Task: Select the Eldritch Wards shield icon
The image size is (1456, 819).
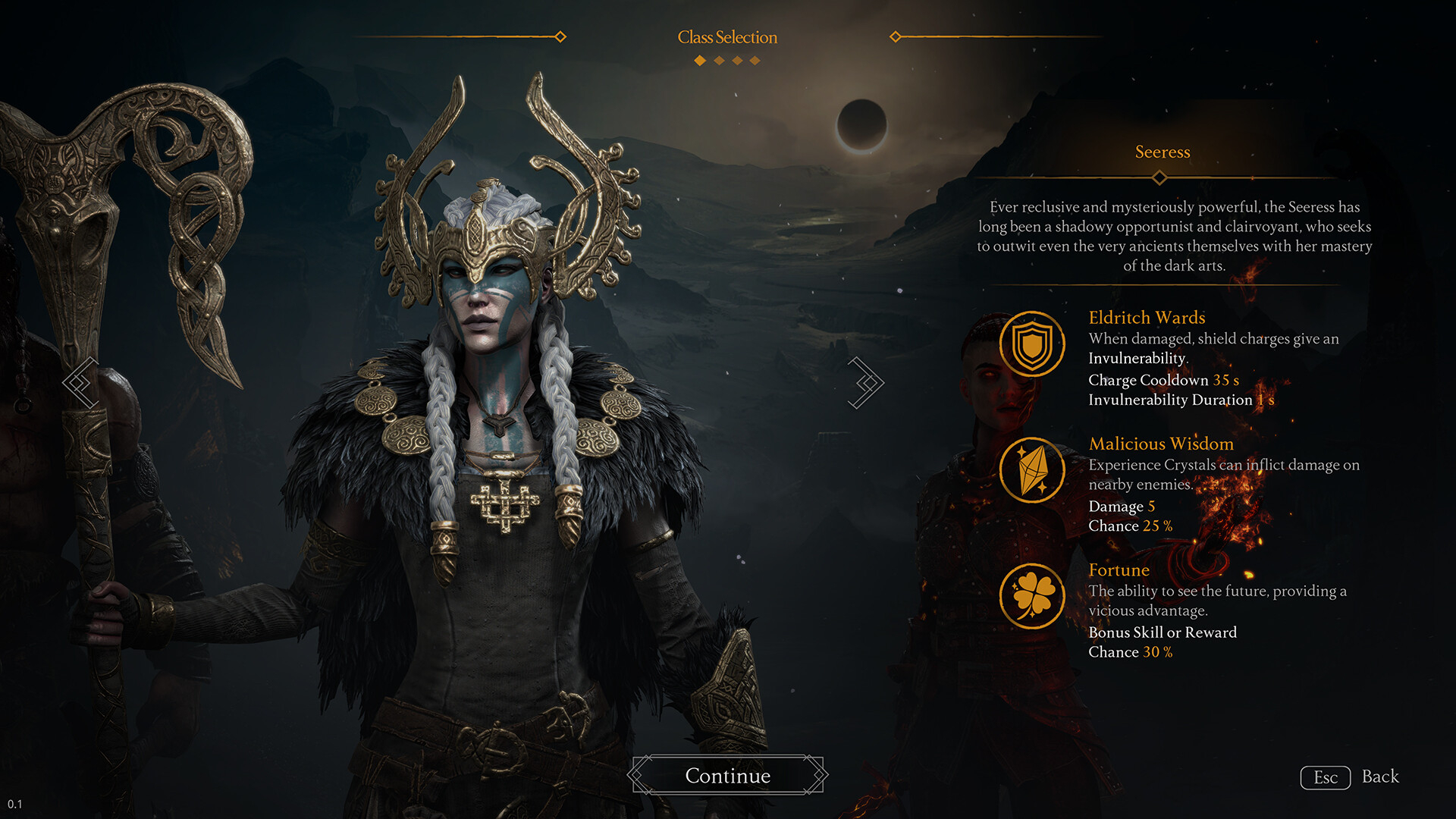Action: tap(1032, 344)
